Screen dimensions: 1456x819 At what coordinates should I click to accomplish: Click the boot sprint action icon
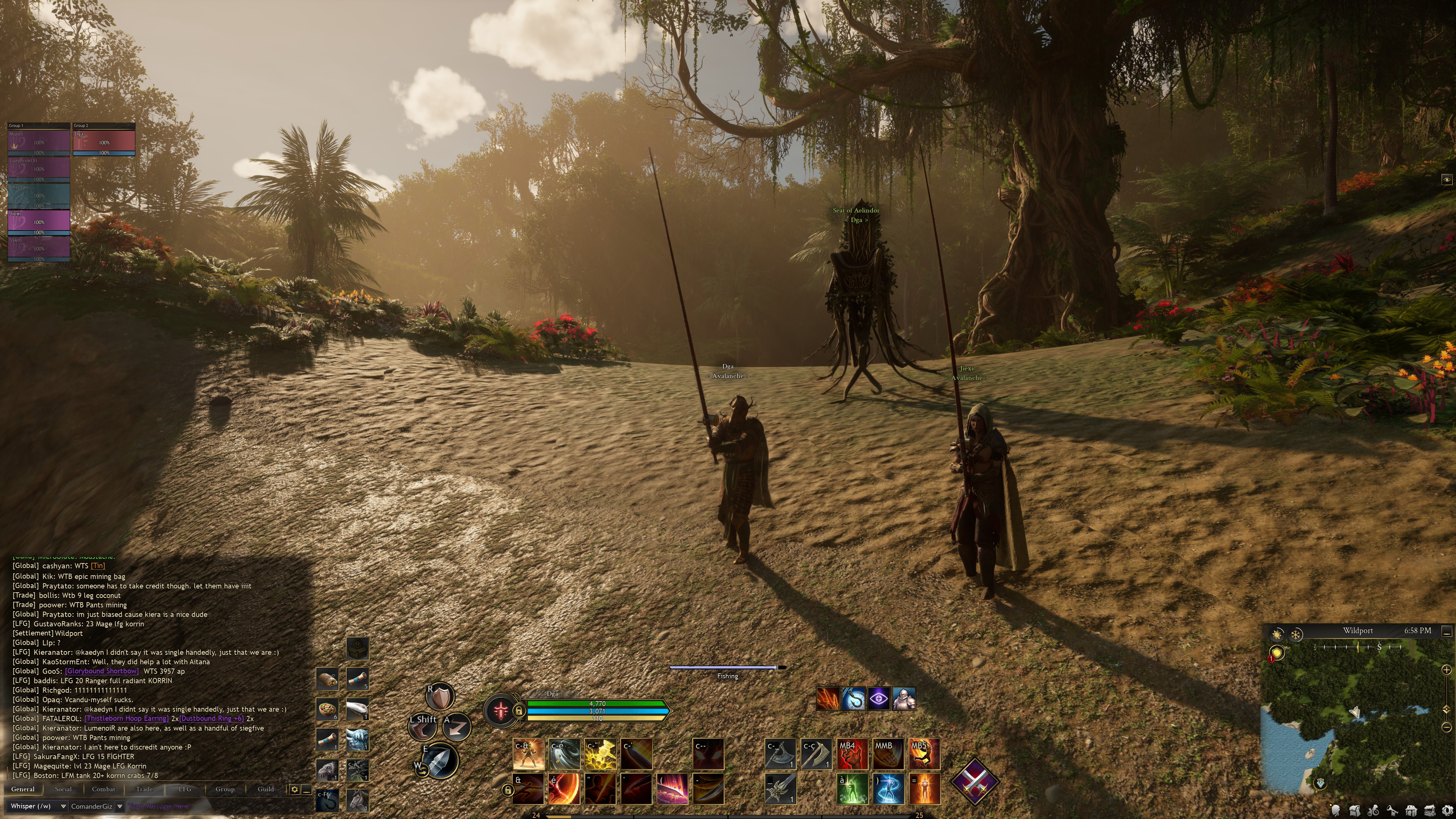(x=422, y=728)
